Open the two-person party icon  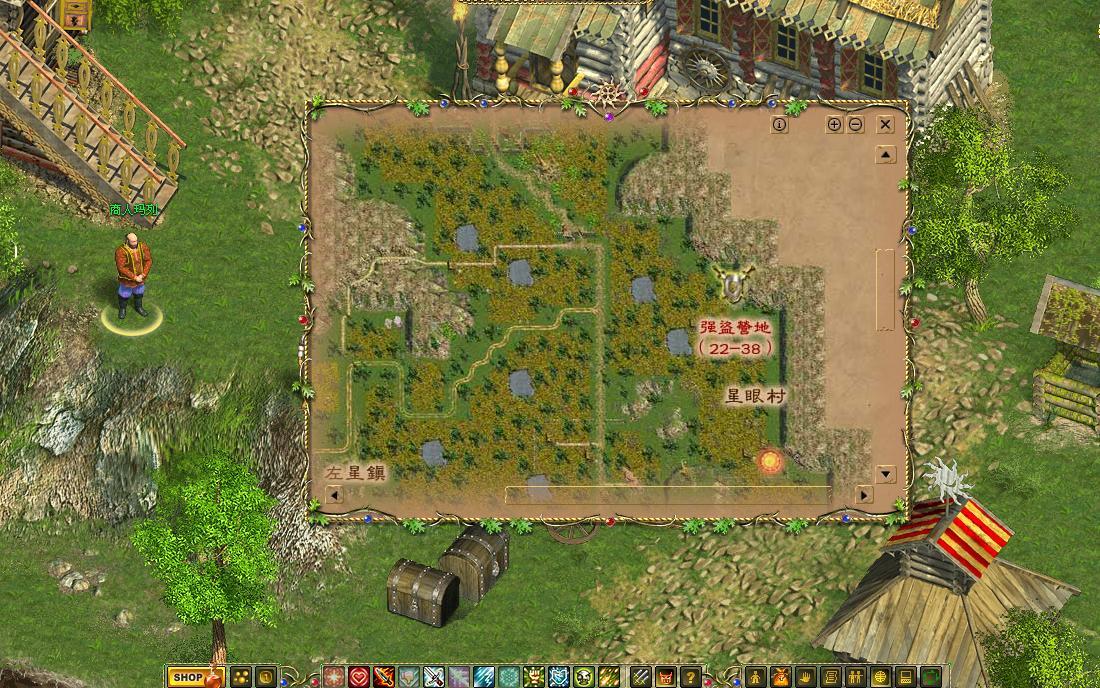(856, 677)
